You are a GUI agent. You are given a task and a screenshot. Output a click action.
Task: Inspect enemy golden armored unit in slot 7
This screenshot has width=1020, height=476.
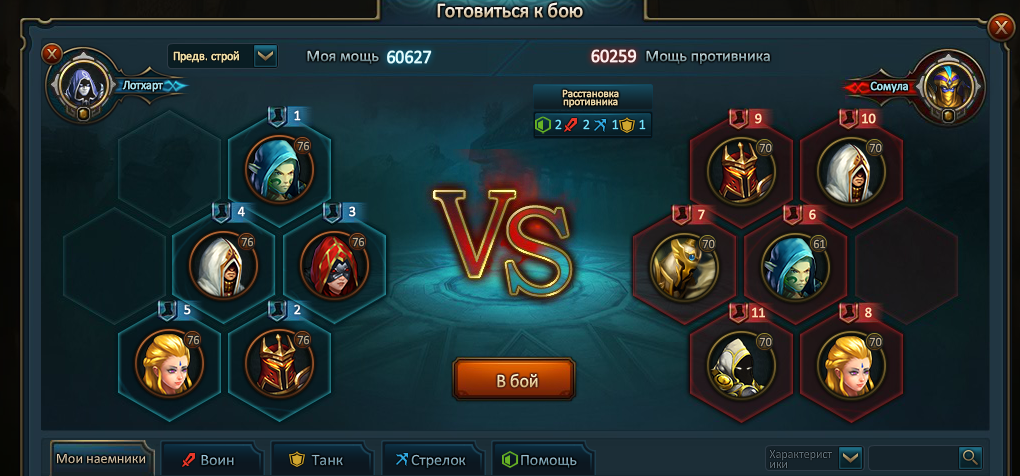[x=684, y=264]
